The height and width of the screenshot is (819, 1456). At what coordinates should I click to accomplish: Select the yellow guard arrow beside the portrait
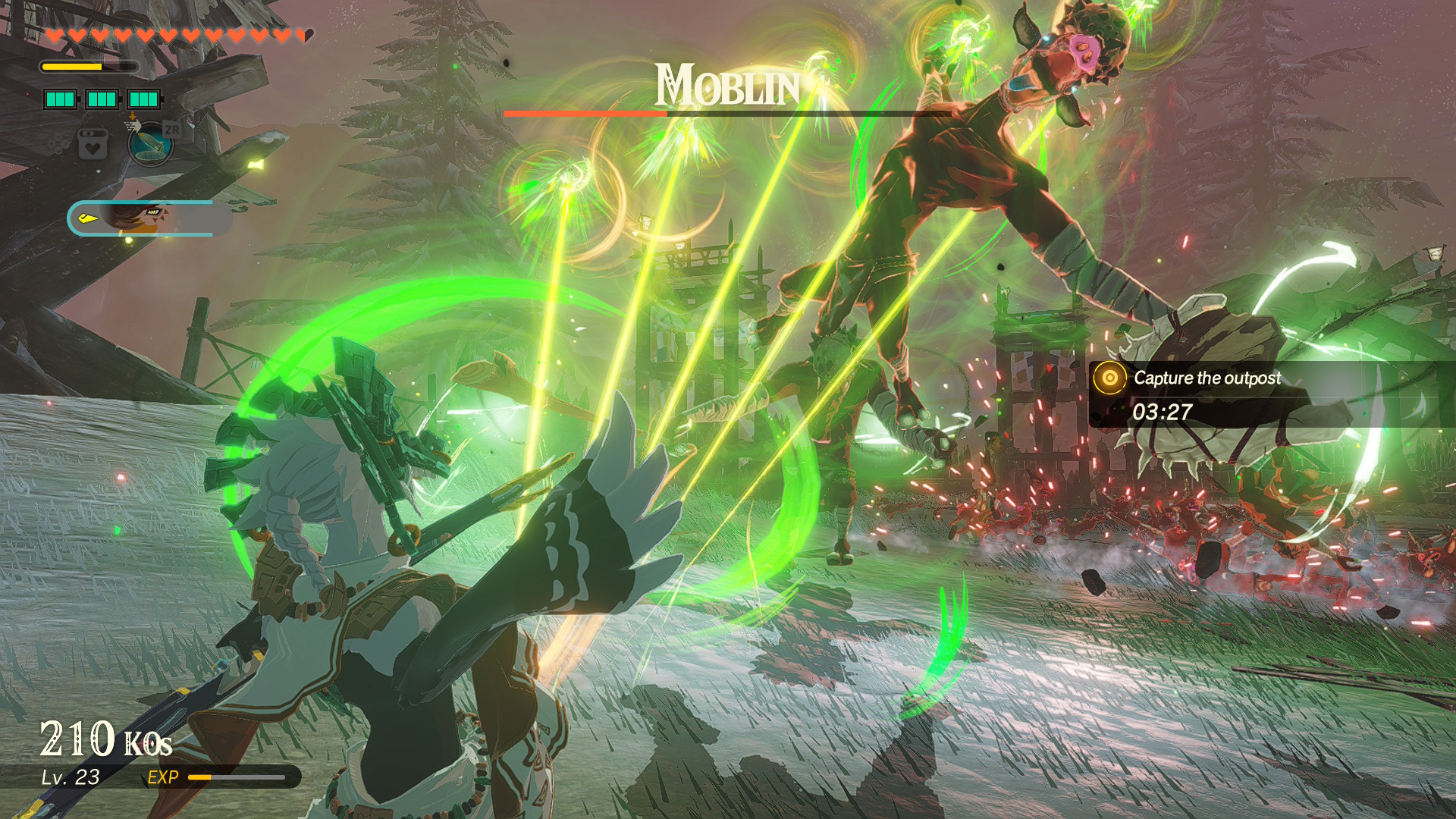pos(89,218)
